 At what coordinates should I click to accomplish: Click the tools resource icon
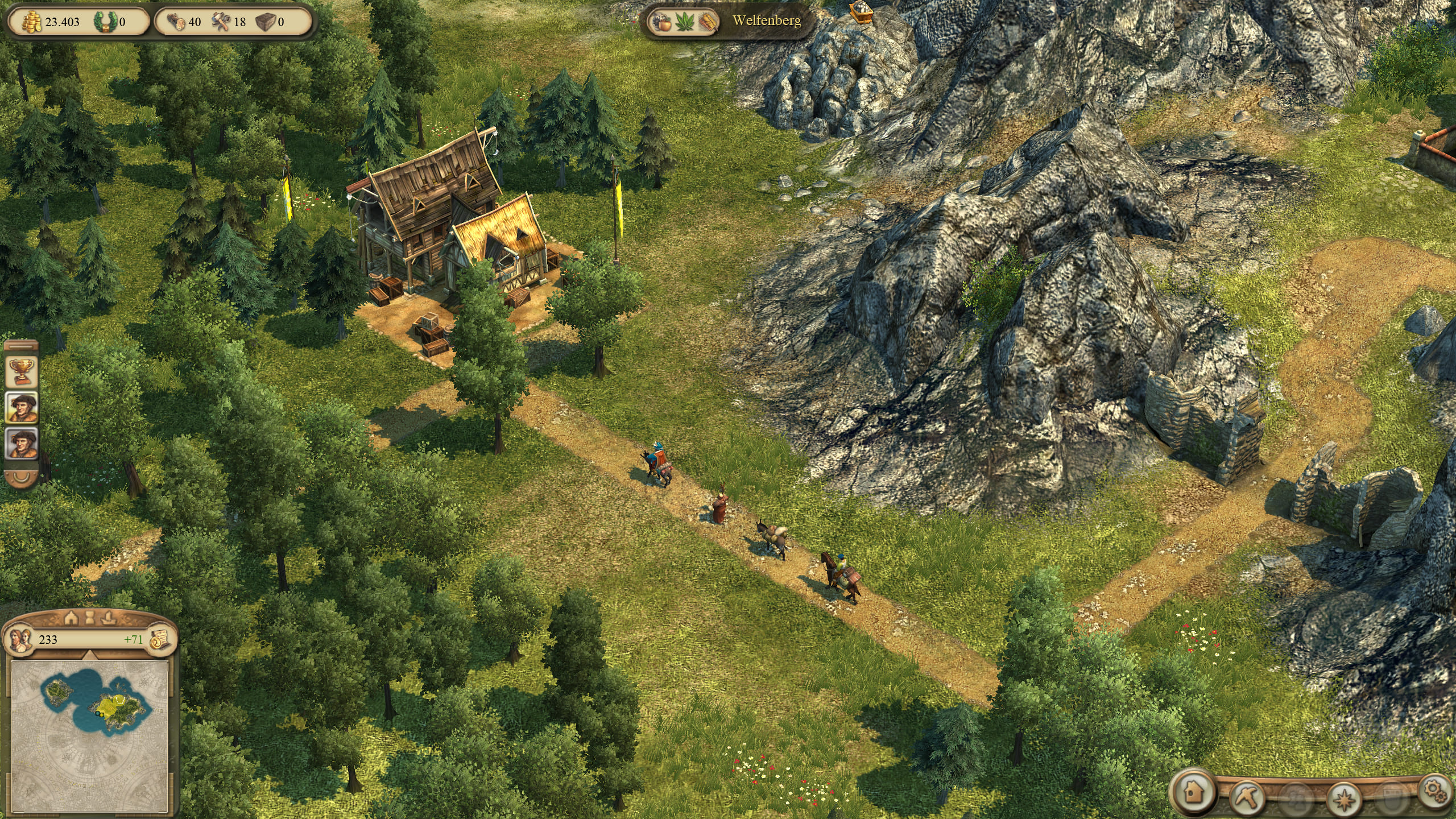[x=221, y=22]
